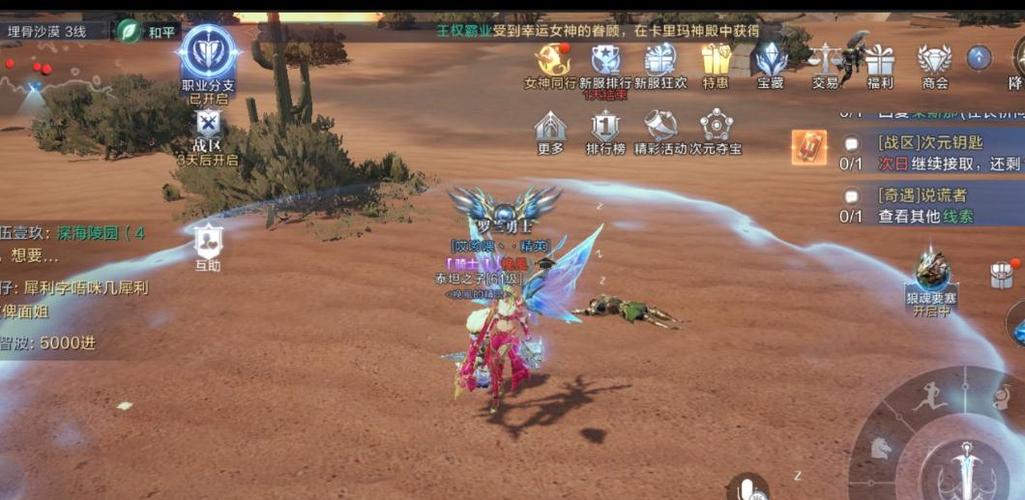Tap the sword basic attack button
This screenshot has width=1025, height=500.
tap(965, 468)
